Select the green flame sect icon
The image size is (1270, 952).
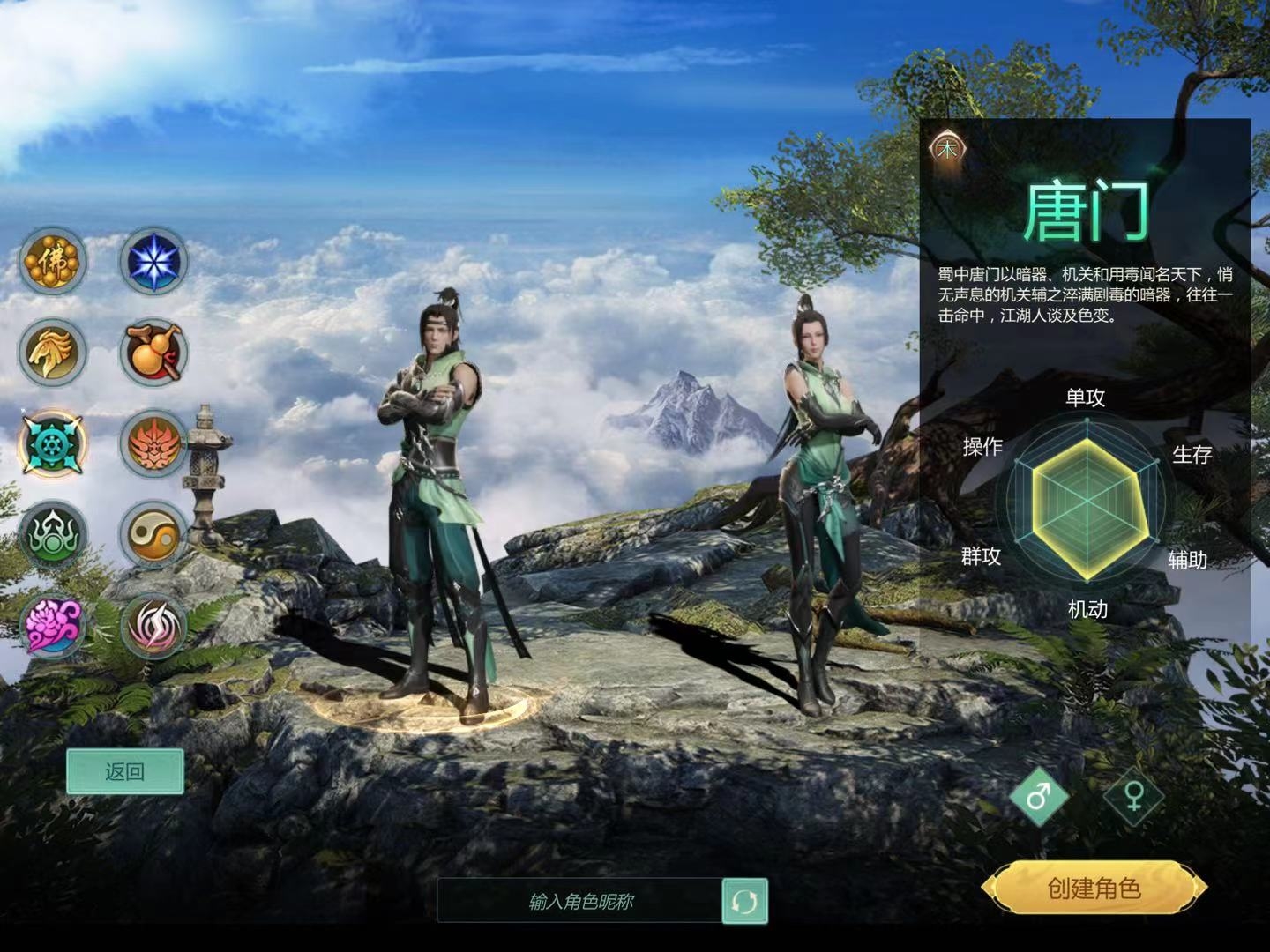click(53, 535)
